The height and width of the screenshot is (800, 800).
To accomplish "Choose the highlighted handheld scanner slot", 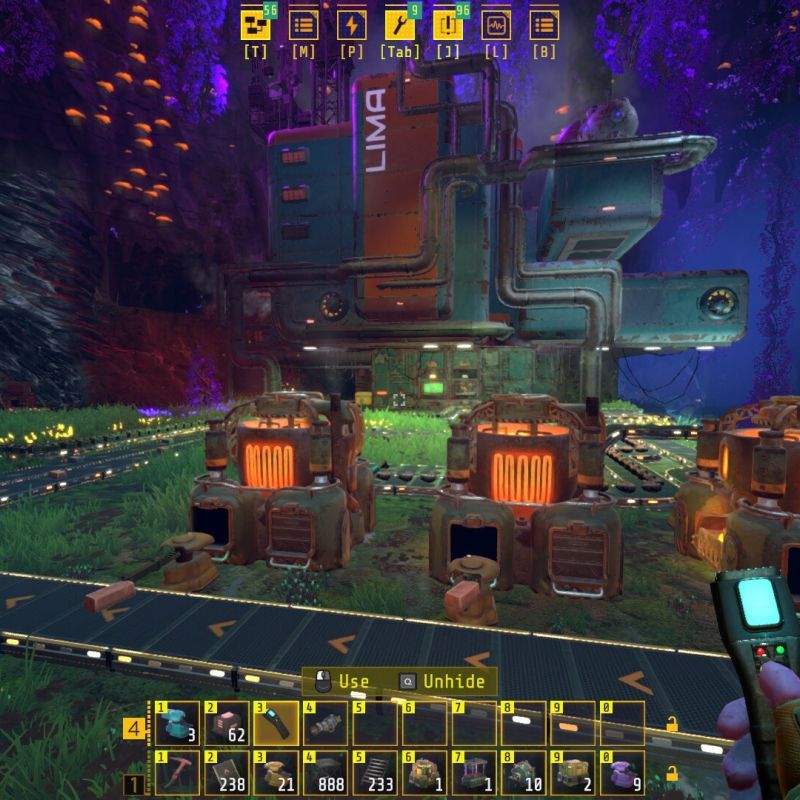I will tap(274, 723).
